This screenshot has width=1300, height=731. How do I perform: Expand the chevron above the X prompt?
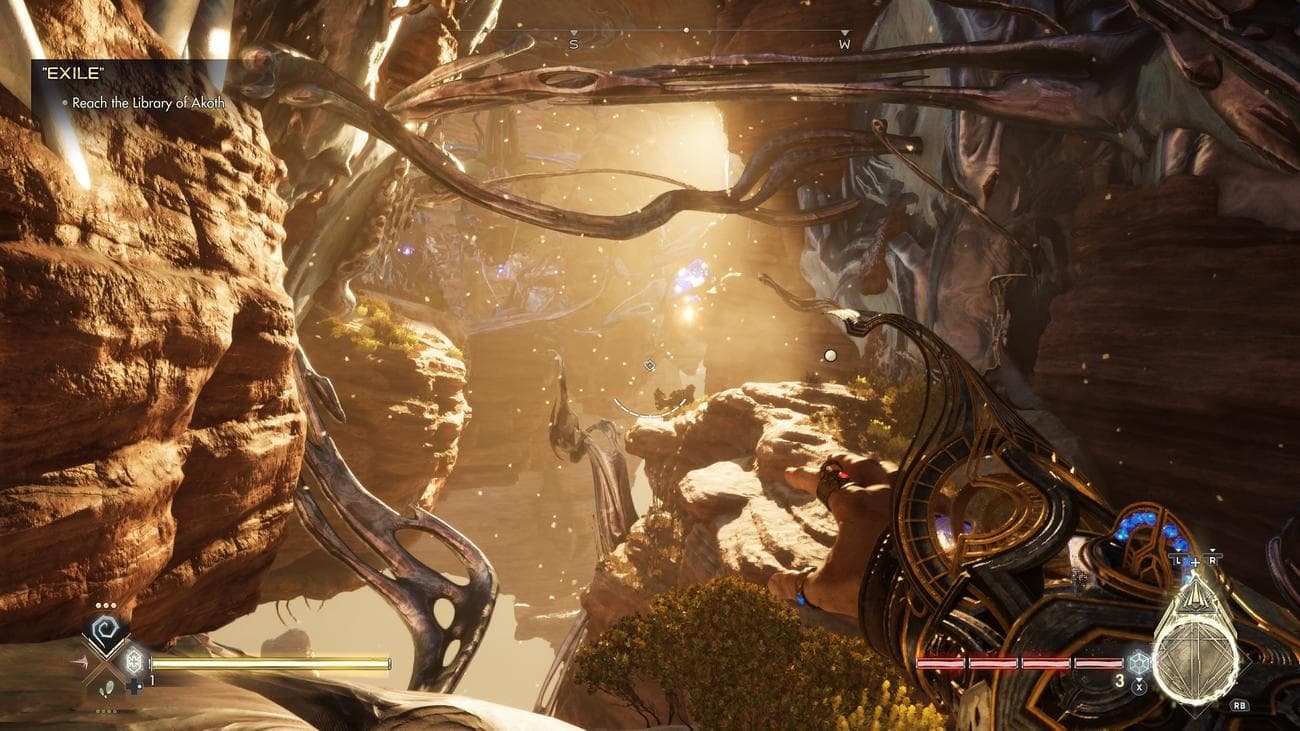point(1138,679)
